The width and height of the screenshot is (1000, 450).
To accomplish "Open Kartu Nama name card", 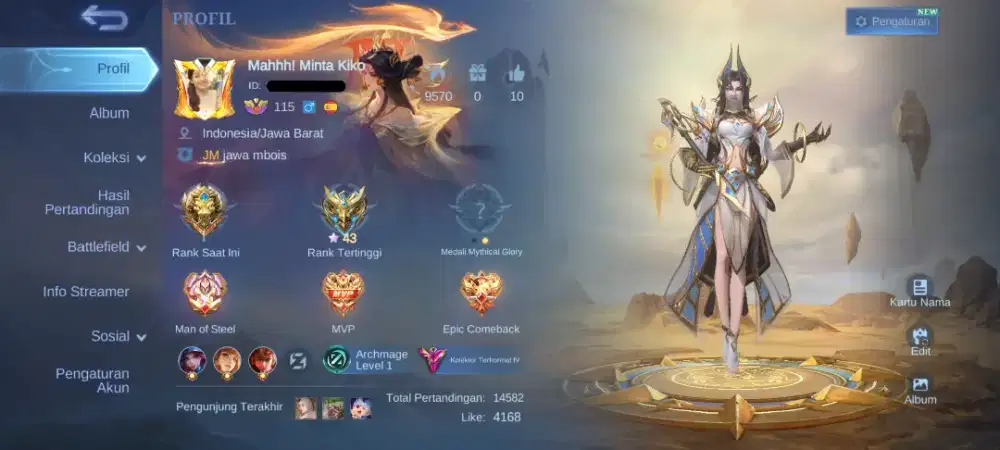I will point(920,291).
